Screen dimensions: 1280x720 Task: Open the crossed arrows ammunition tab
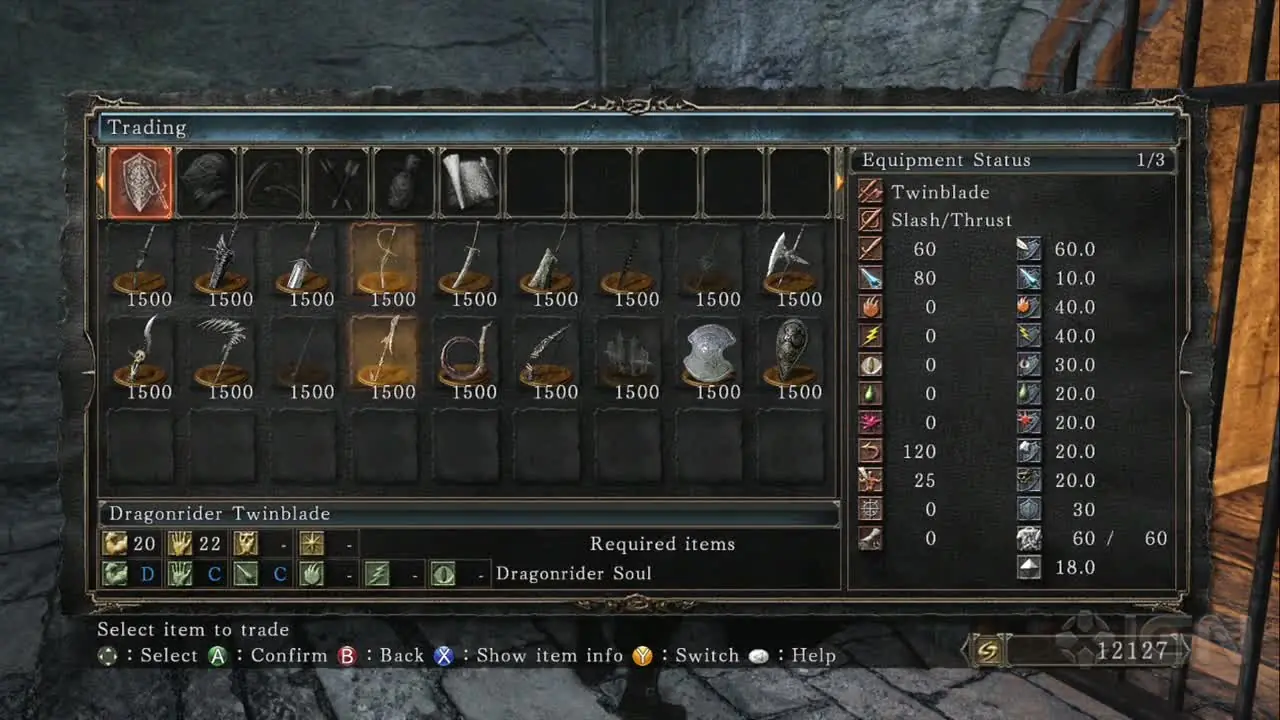(x=338, y=182)
